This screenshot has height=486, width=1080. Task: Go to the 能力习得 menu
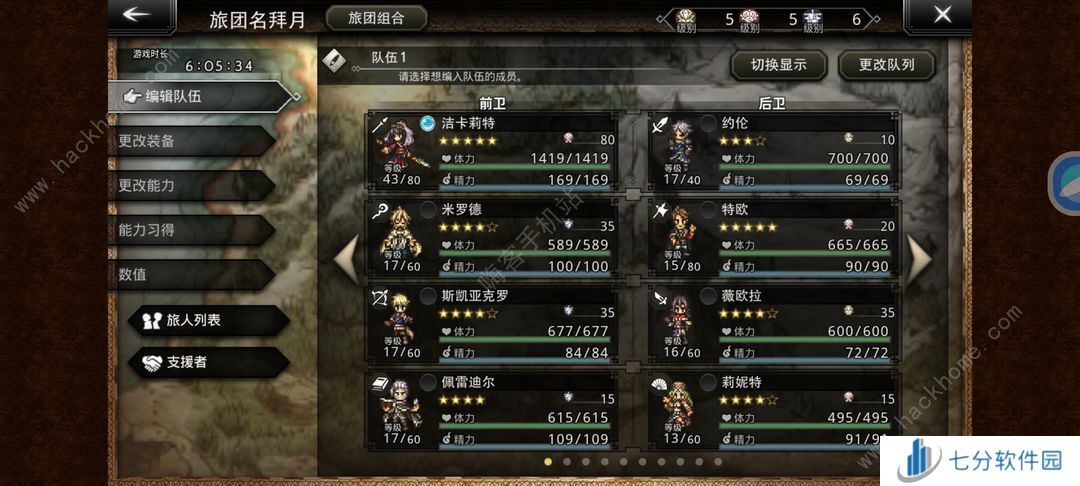pyautogui.click(x=190, y=230)
